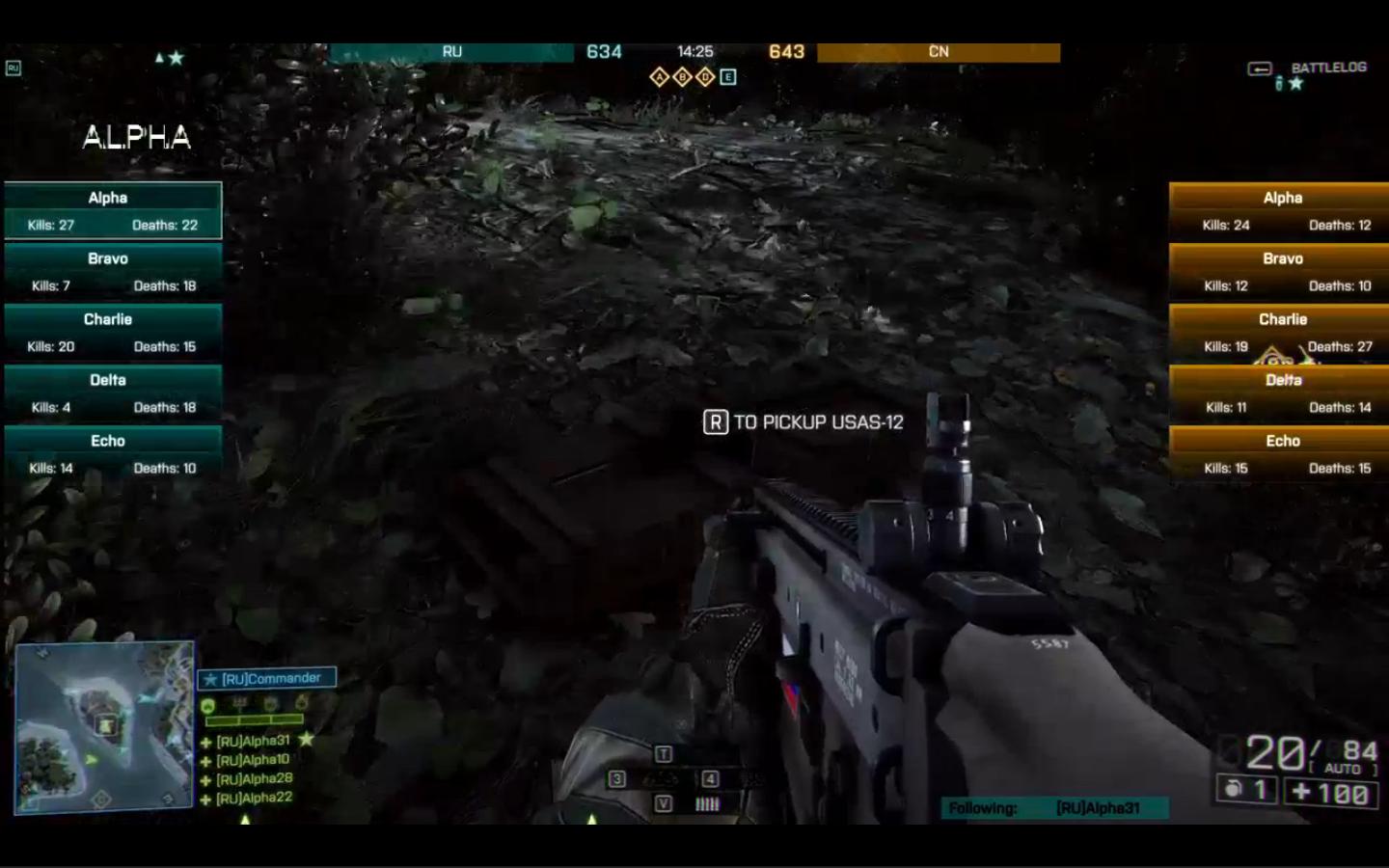Choose the orange CN Bravo squad panel
The height and width of the screenshot is (868, 1389).
click(1279, 271)
